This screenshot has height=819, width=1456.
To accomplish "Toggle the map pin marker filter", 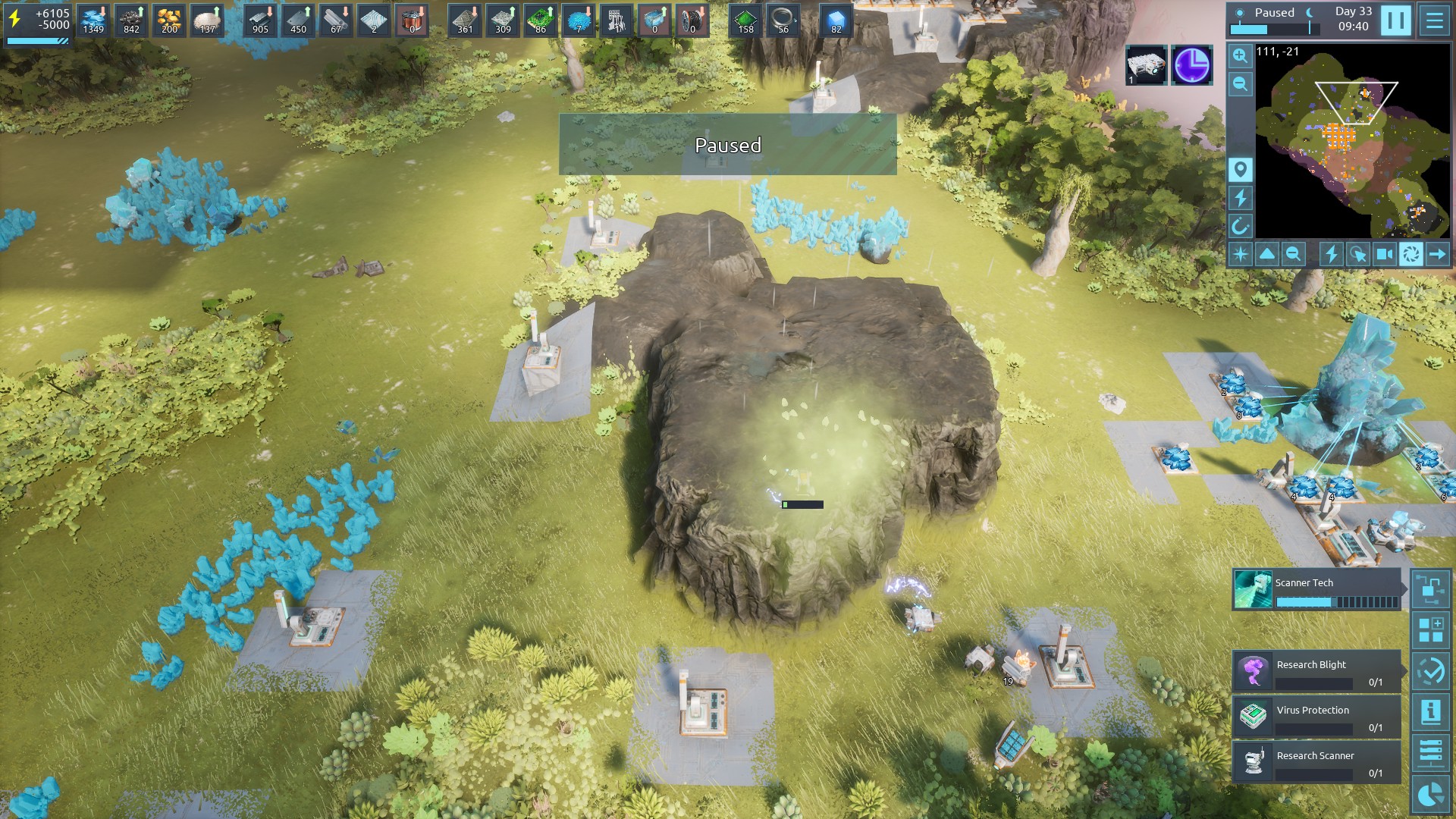I will point(1240,169).
